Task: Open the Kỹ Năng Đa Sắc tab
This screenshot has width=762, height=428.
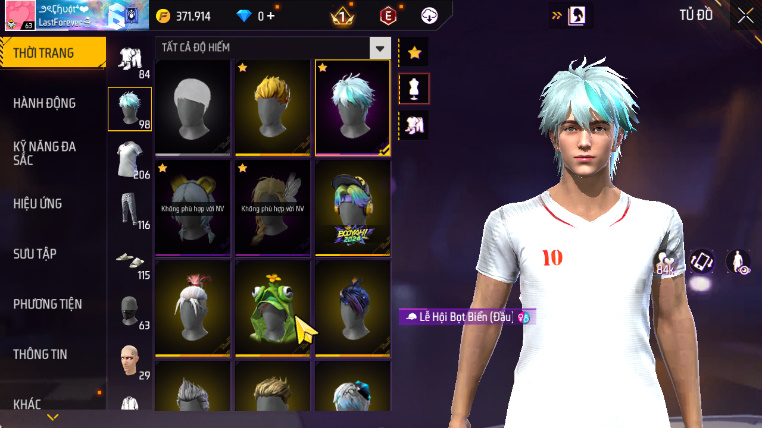Action: tap(45, 153)
